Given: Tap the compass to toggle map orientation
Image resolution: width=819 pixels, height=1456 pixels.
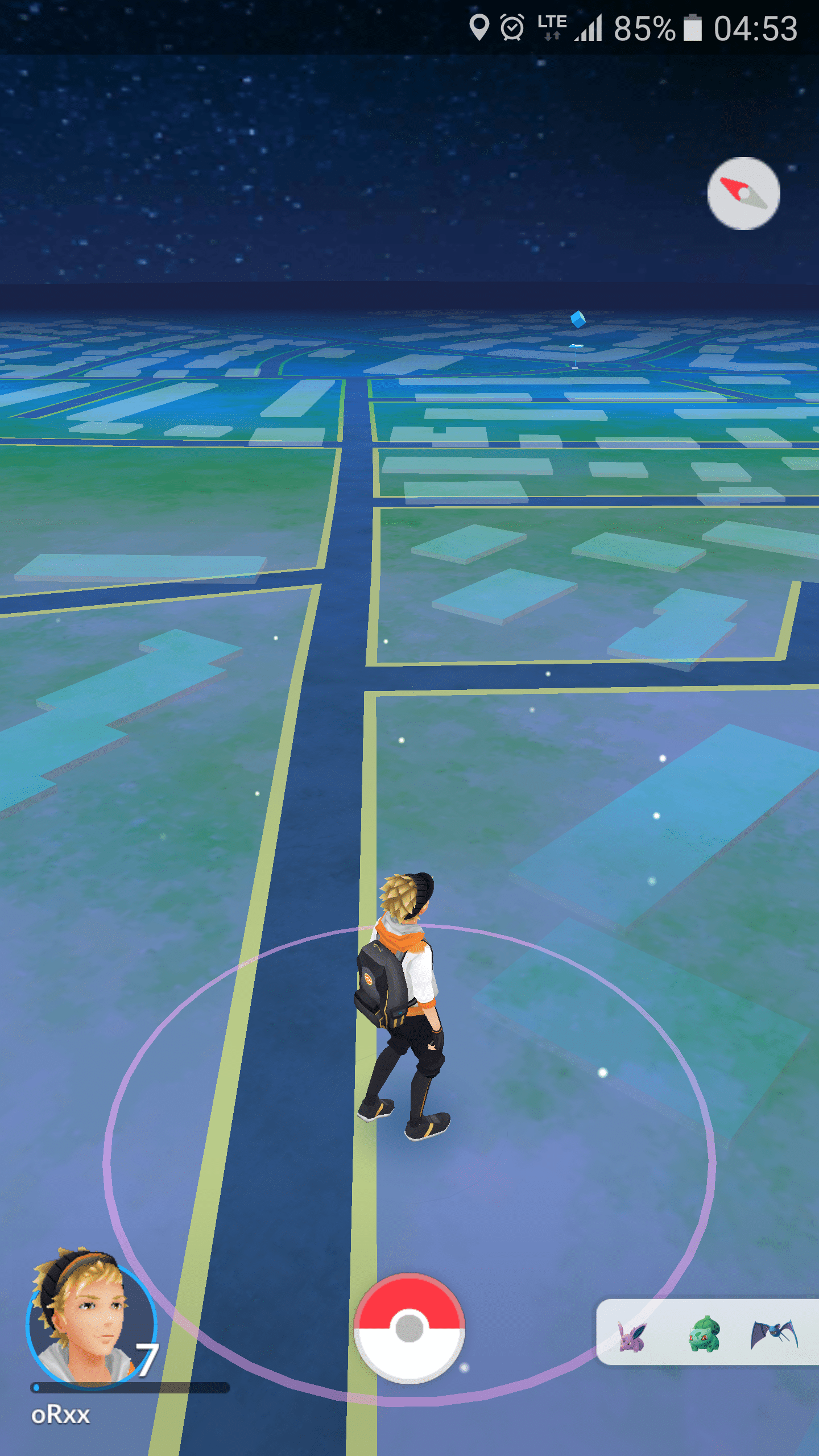Looking at the screenshot, I should (x=743, y=193).
